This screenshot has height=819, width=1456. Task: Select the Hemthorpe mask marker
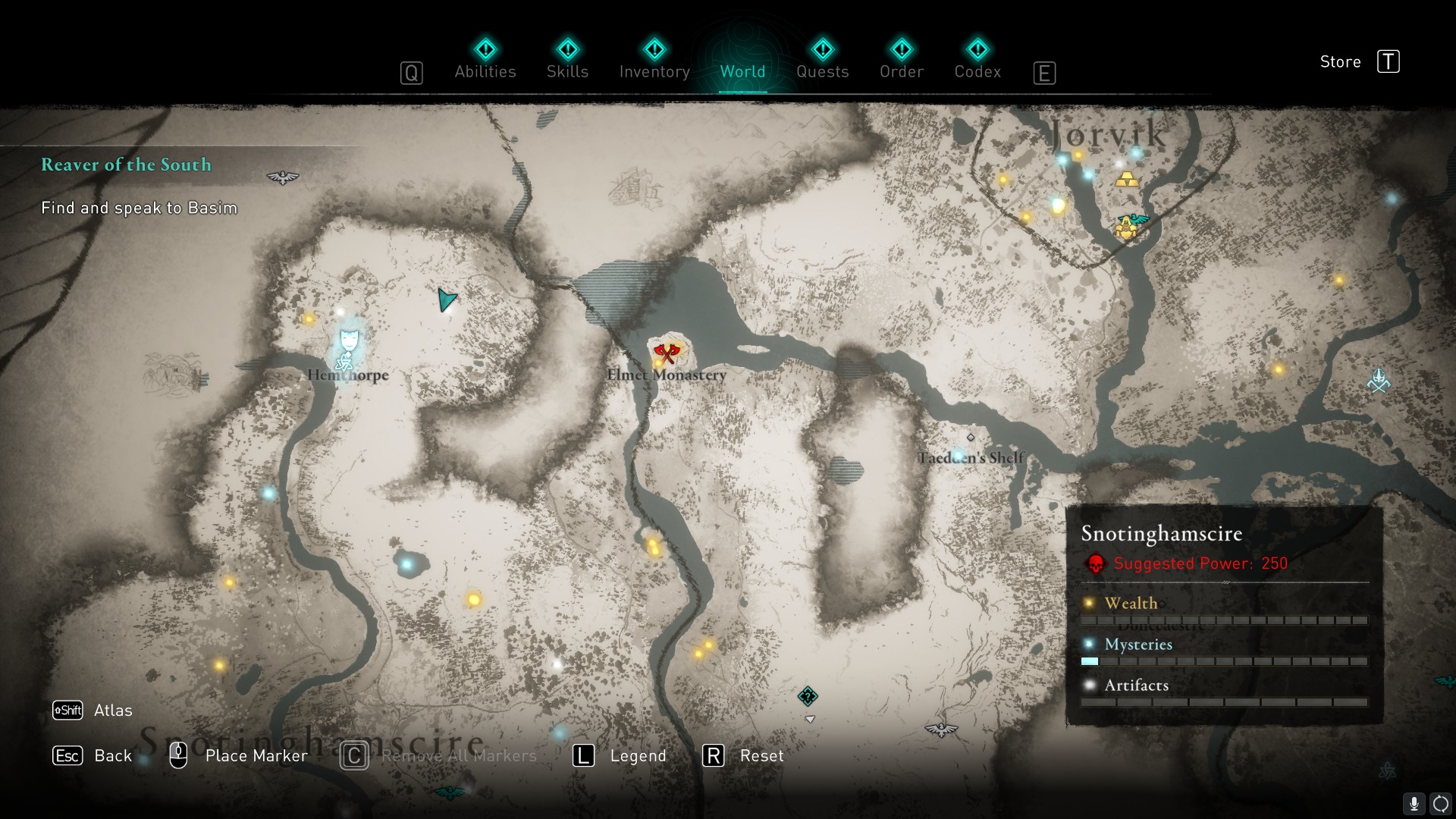click(x=349, y=339)
